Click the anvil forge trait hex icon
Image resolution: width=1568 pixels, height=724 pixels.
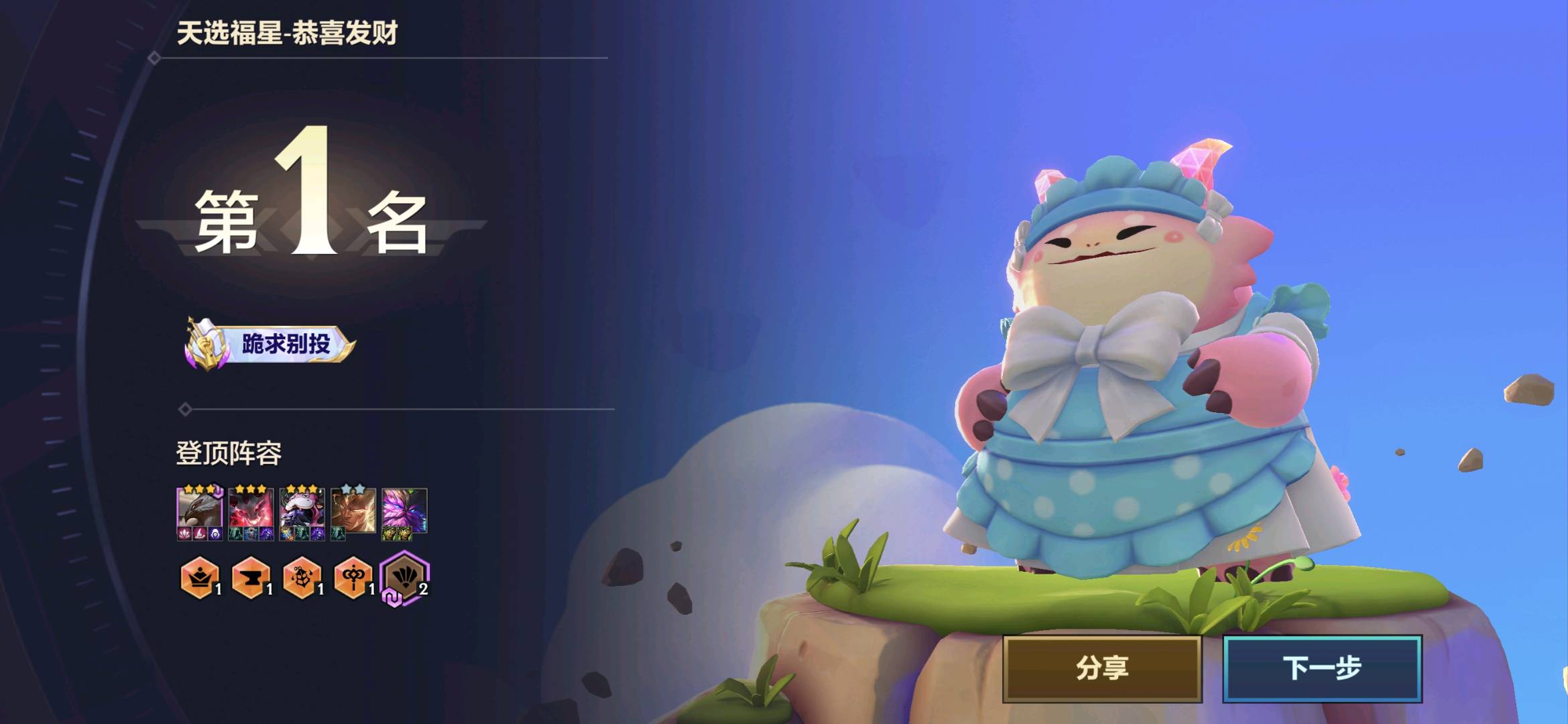pyautogui.click(x=251, y=578)
